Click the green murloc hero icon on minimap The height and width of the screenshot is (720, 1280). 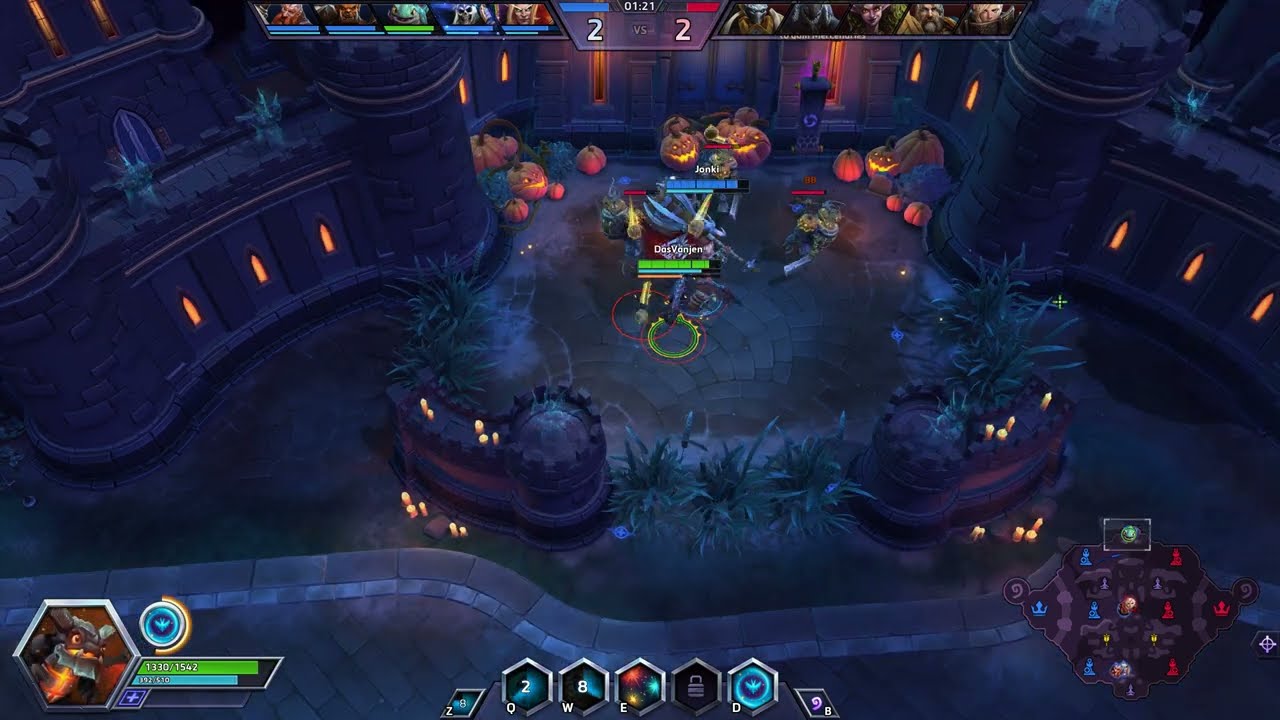coord(1129,534)
